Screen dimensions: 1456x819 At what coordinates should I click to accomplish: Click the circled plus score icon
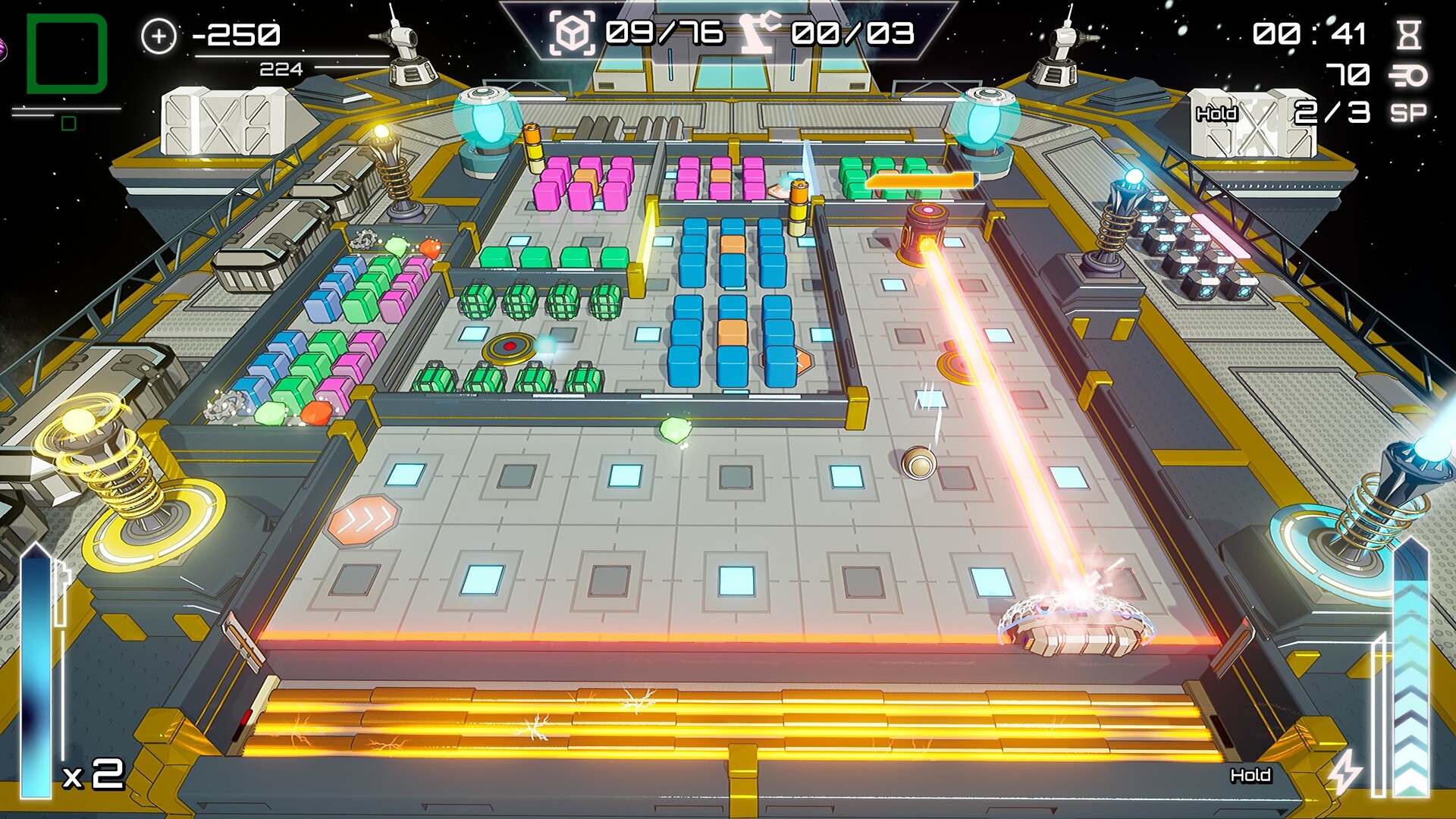(x=158, y=36)
